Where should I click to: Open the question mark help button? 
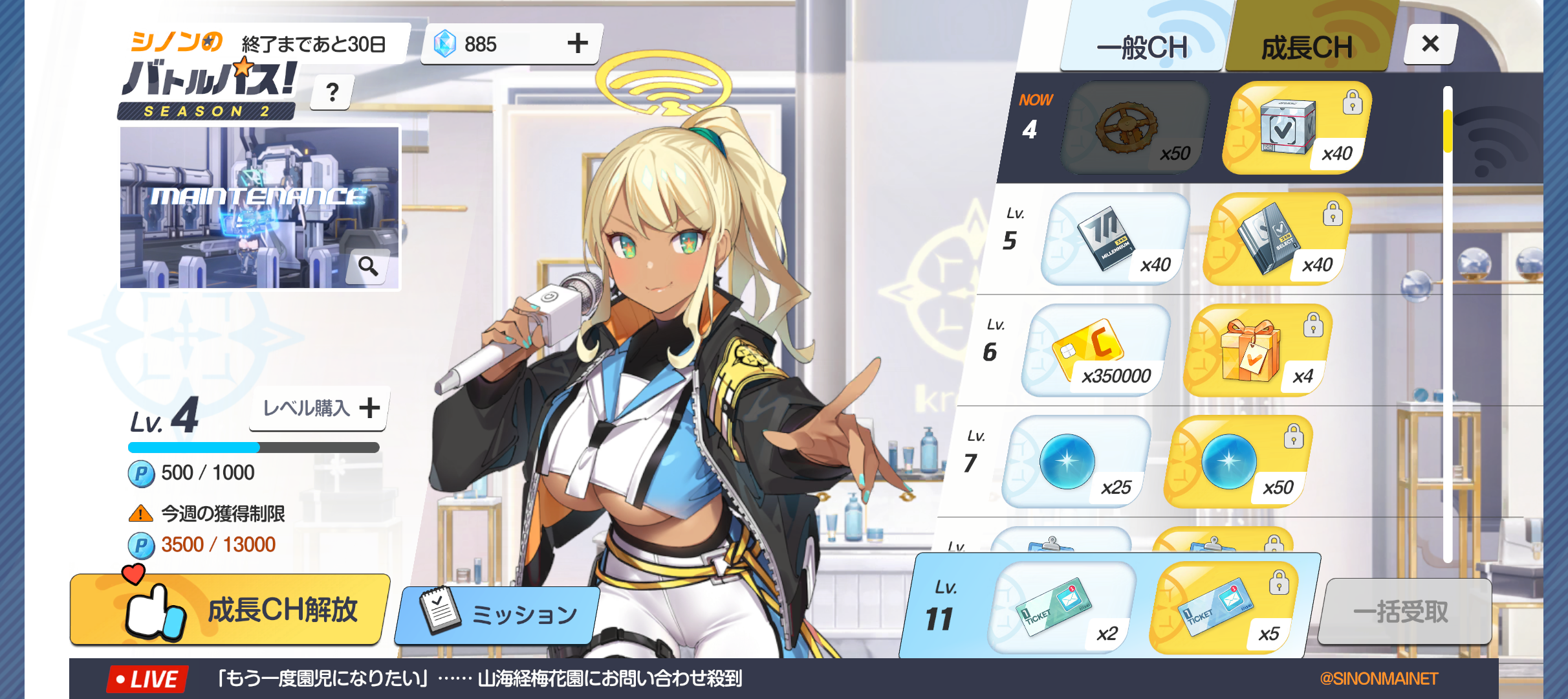coord(332,93)
